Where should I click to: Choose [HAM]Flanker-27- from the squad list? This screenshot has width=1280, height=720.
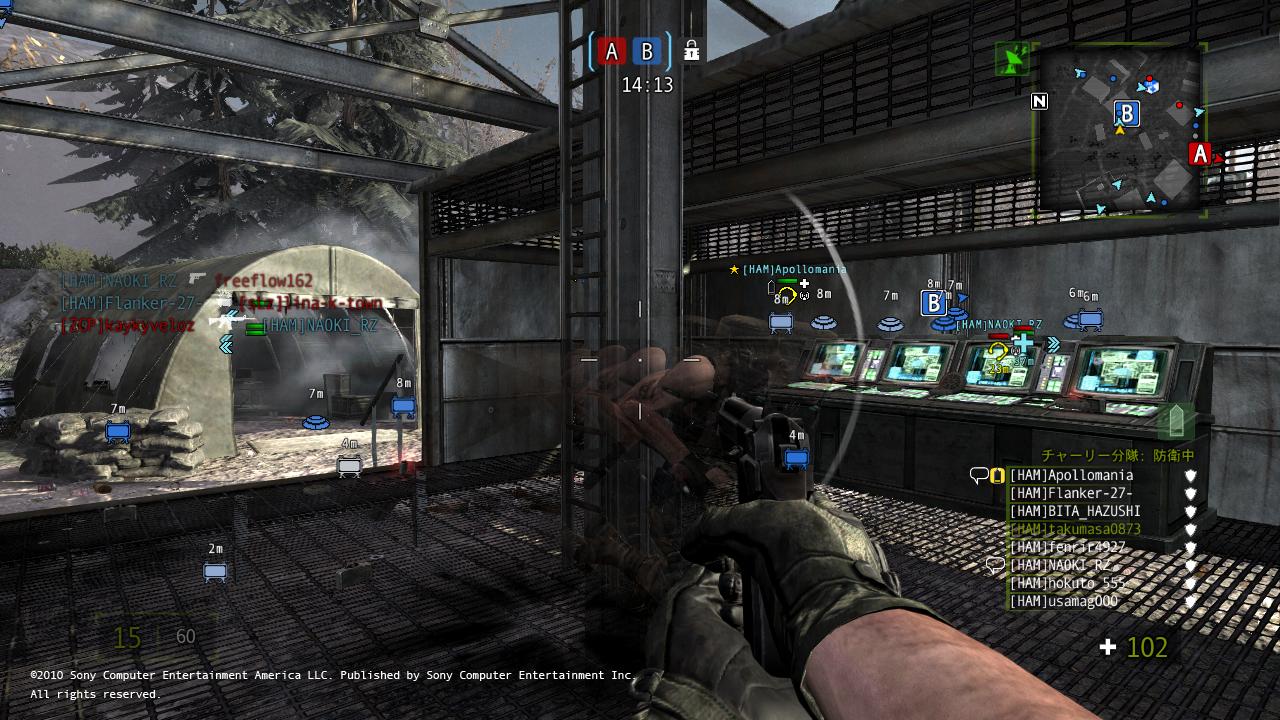tap(1070, 493)
